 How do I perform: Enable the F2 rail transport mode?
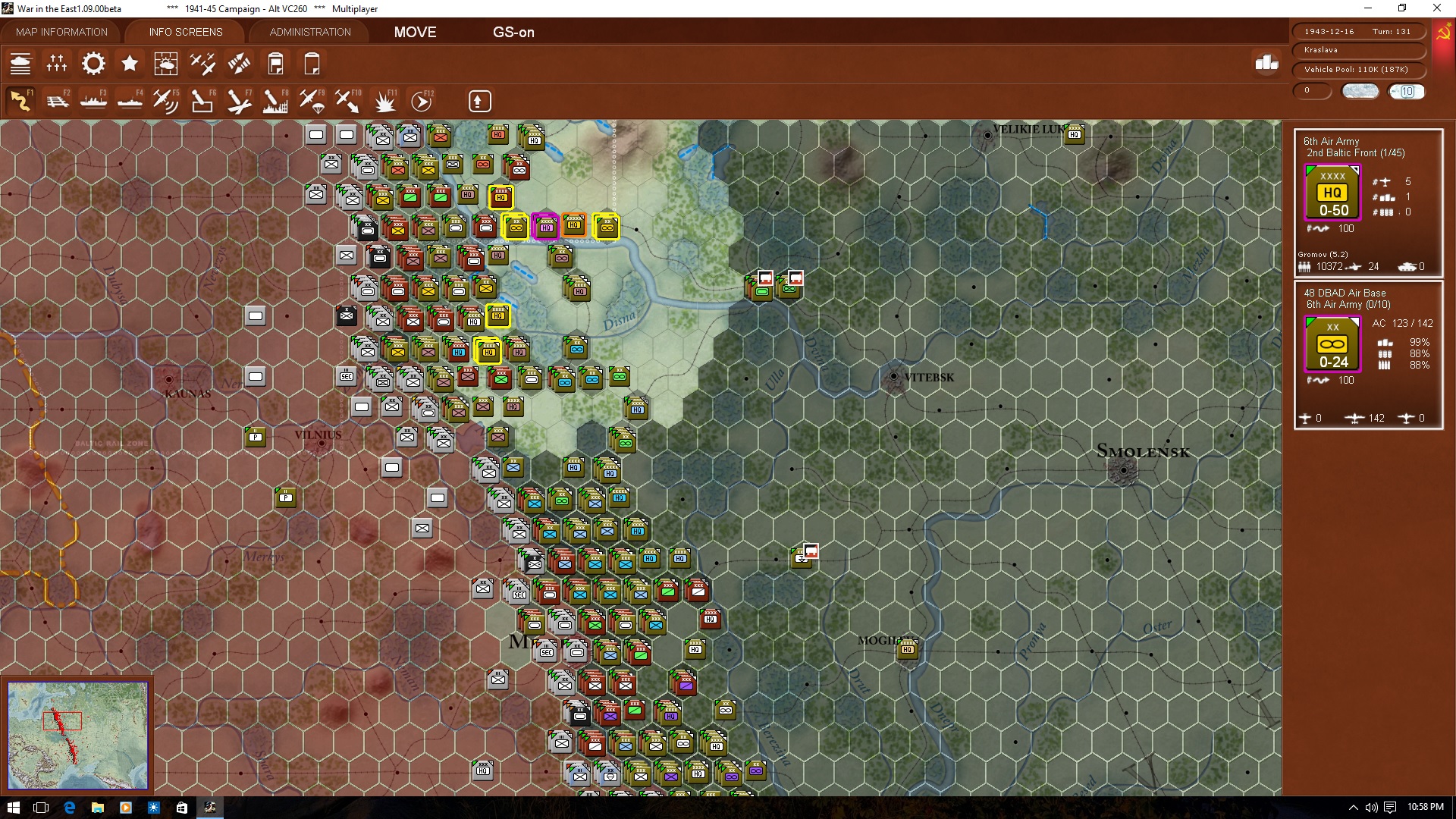pos(58,101)
